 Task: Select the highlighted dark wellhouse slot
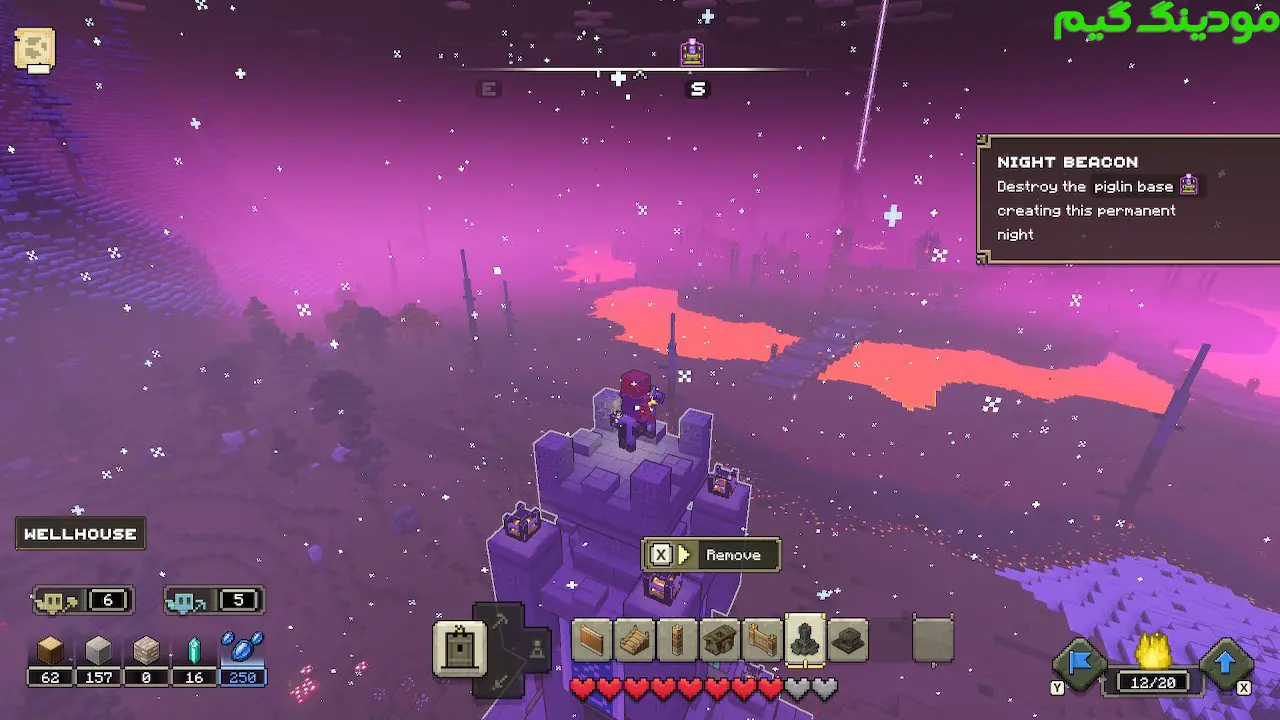pos(805,640)
